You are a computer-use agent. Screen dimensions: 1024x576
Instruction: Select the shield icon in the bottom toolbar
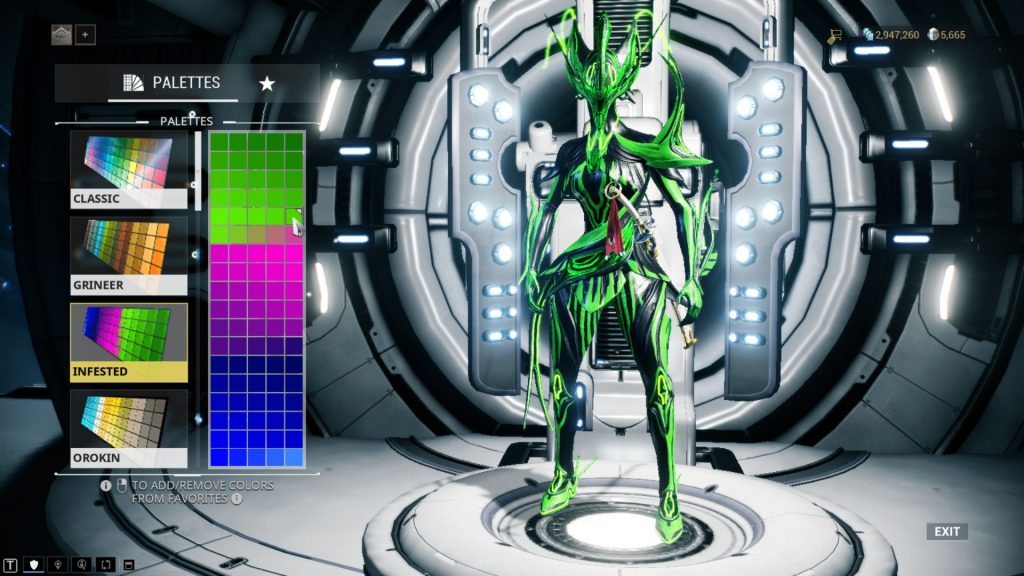point(35,565)
